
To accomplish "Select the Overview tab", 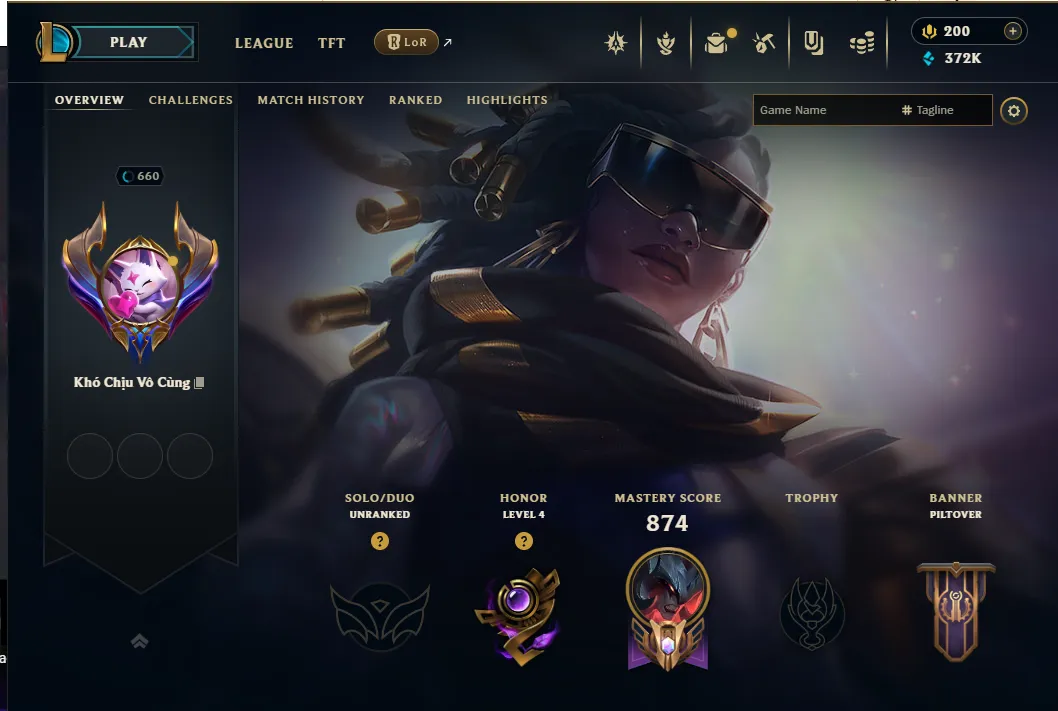I will click(89, 100).
